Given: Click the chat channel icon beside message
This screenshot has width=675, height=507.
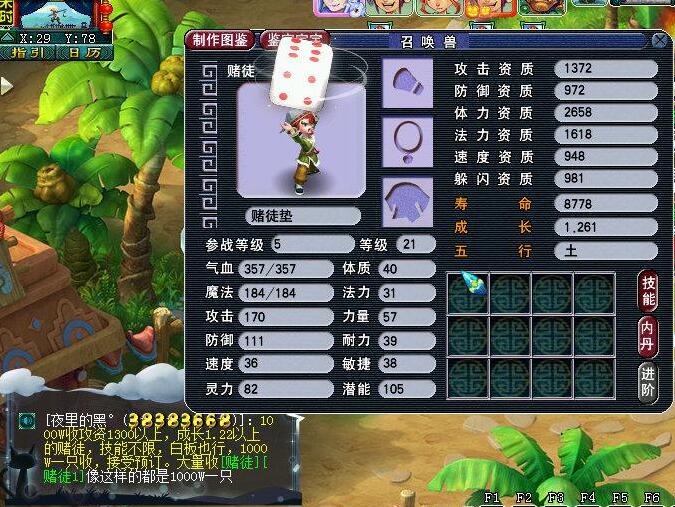Looking at the screenshot, I should 28,420.
